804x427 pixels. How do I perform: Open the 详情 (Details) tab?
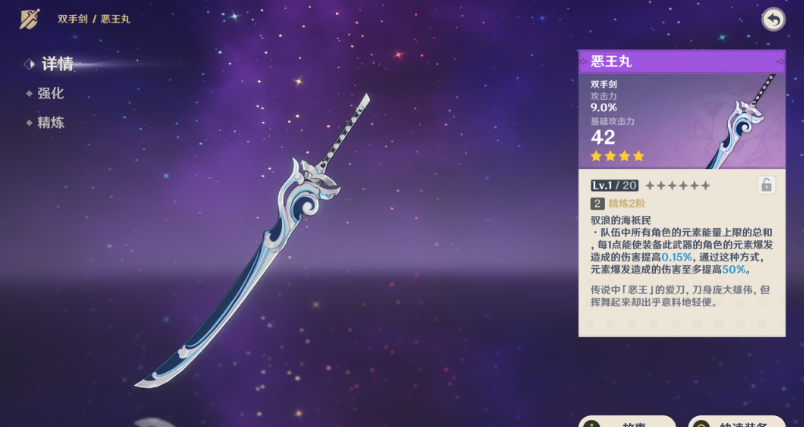pos(56,64)
